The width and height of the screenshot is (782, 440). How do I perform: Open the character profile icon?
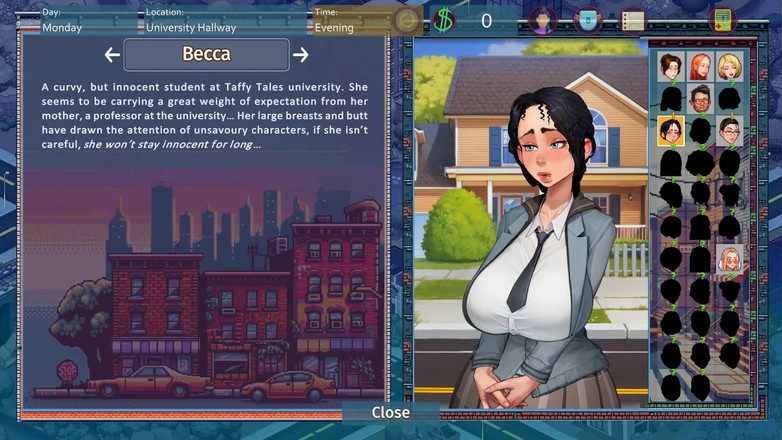click(543, 19)
